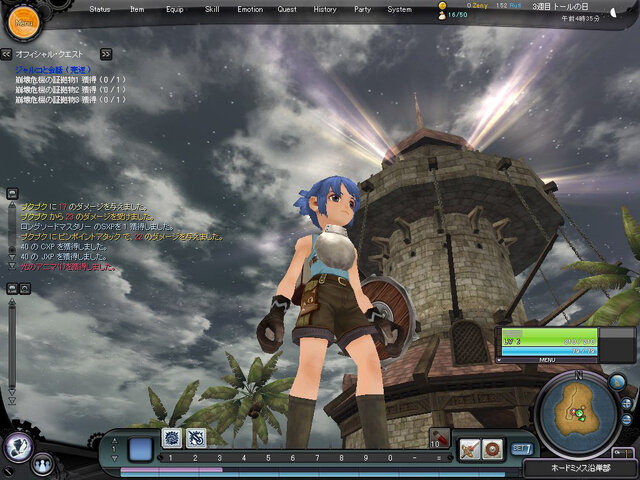Go to previous quest with left arrows
640x480 pixels.
click(8, 54)
